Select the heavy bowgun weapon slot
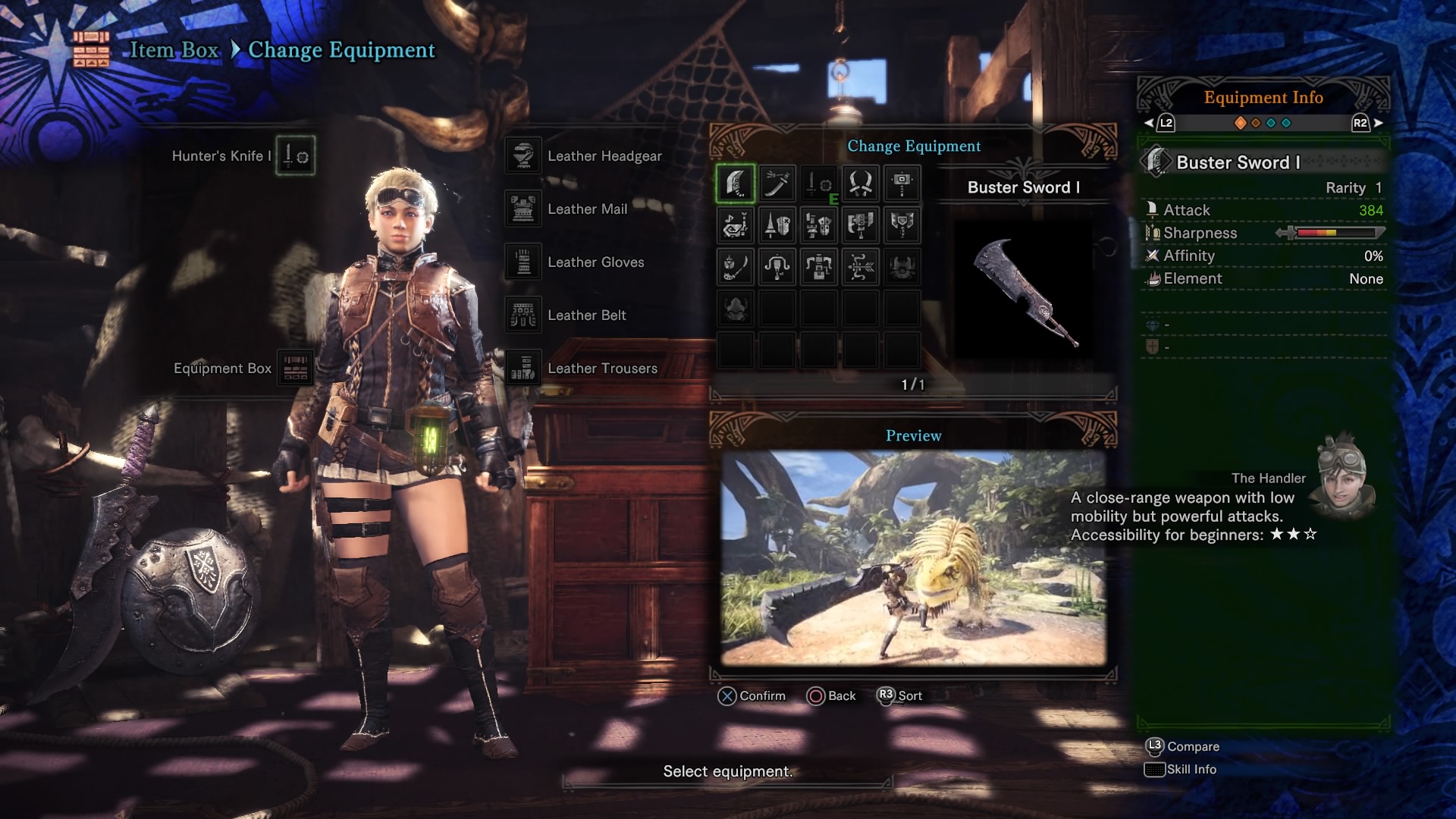The height and width of the screenshot is (819, 1456). pyautogui.click(x=818, y=267)
